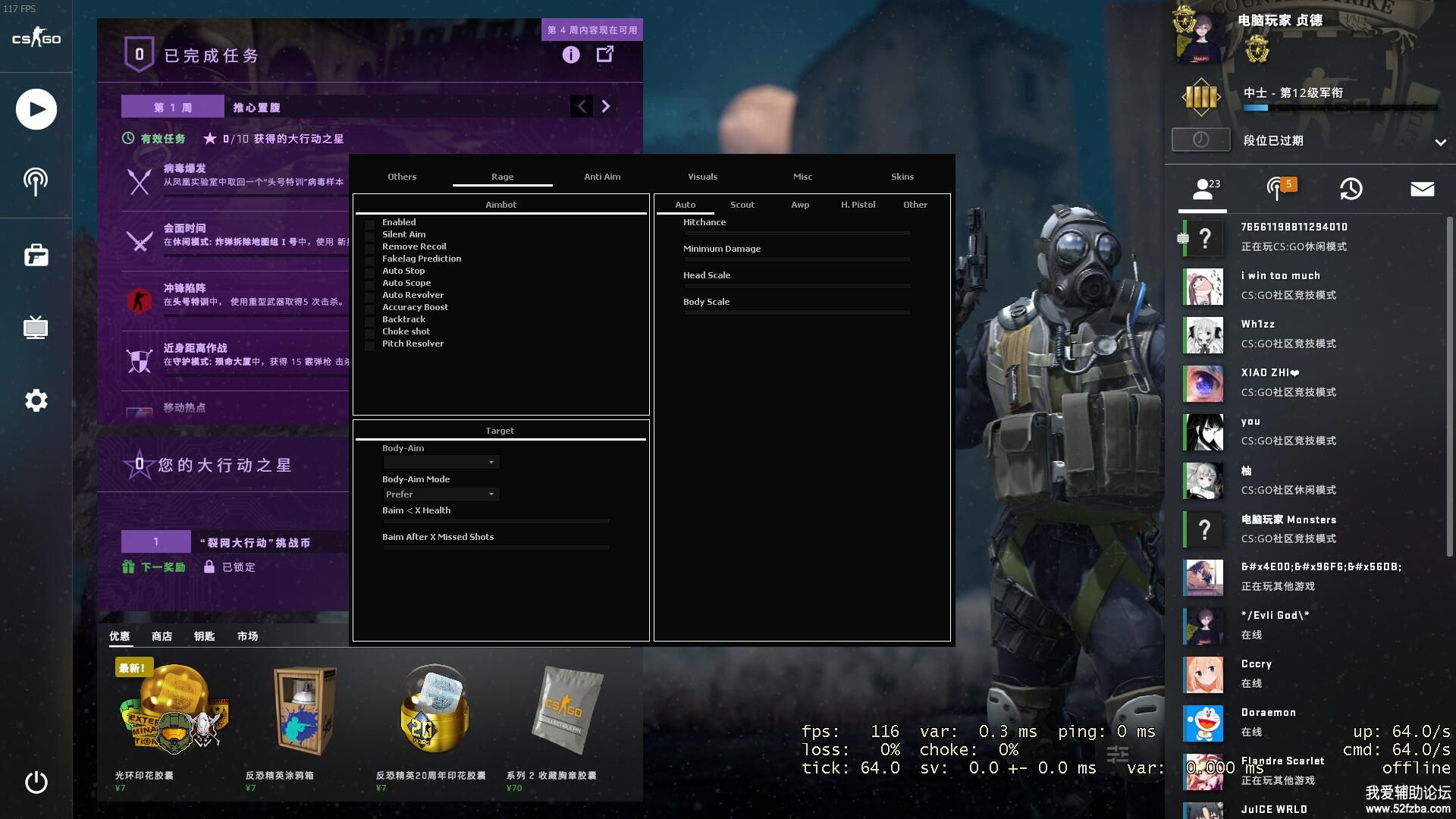
Task: Switch to the 市场 store tab
Action: click(x=247, y=636)
